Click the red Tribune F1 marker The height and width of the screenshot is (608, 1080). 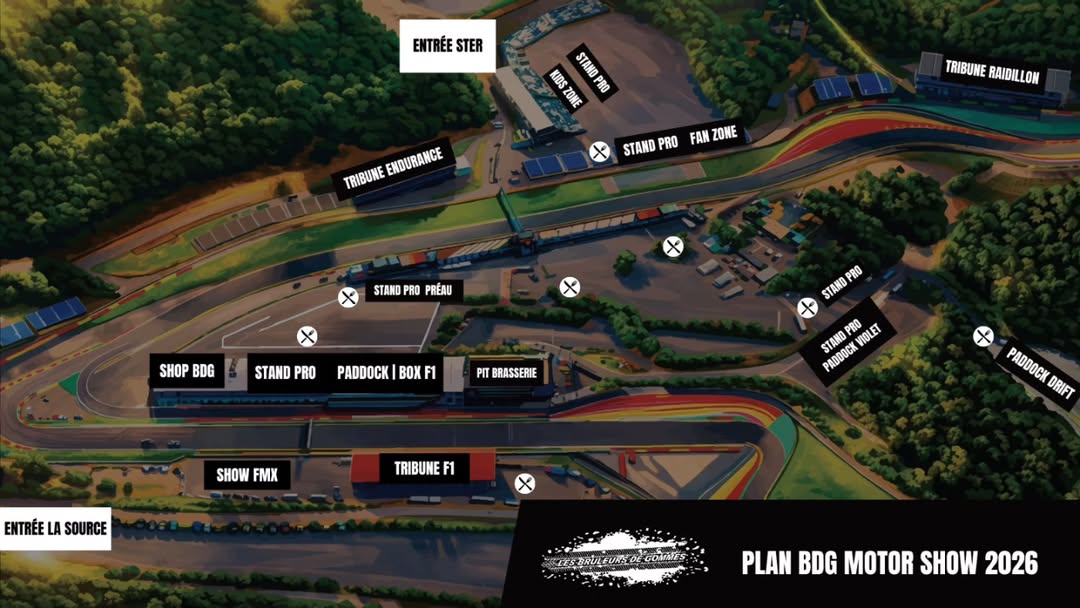424,468
